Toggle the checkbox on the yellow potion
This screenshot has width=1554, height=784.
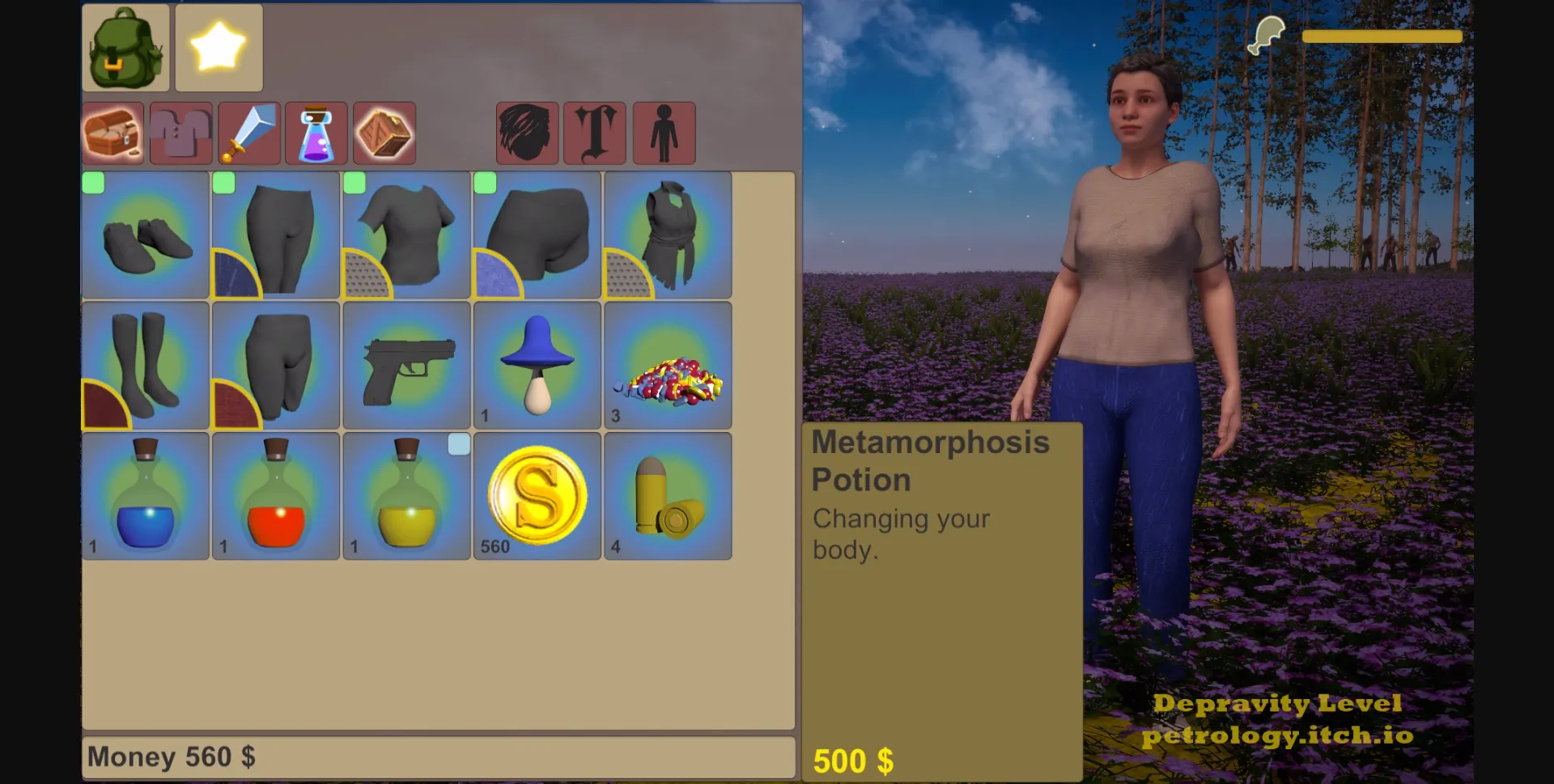tap(458, 444)
